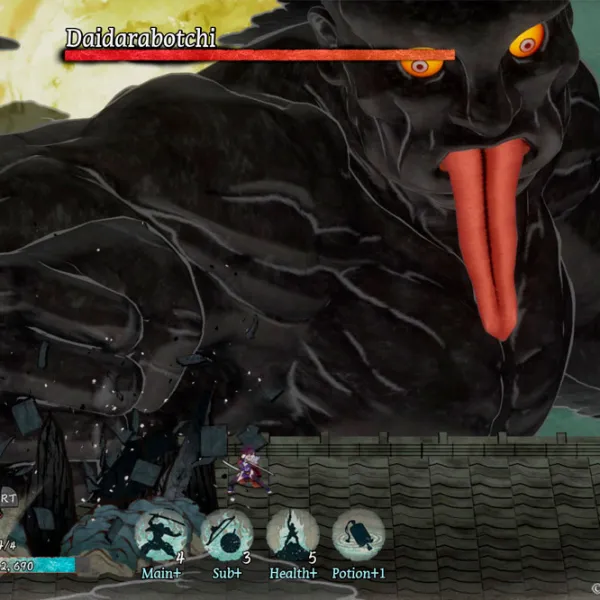600x600 pixels.
Task: Pick the Health+ upgrade icon
Action: [x=292, y=537]
